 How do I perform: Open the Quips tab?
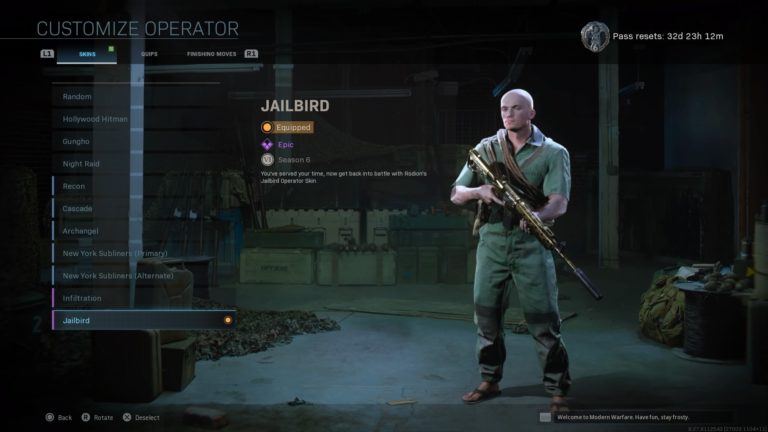[x=150, y=53]
